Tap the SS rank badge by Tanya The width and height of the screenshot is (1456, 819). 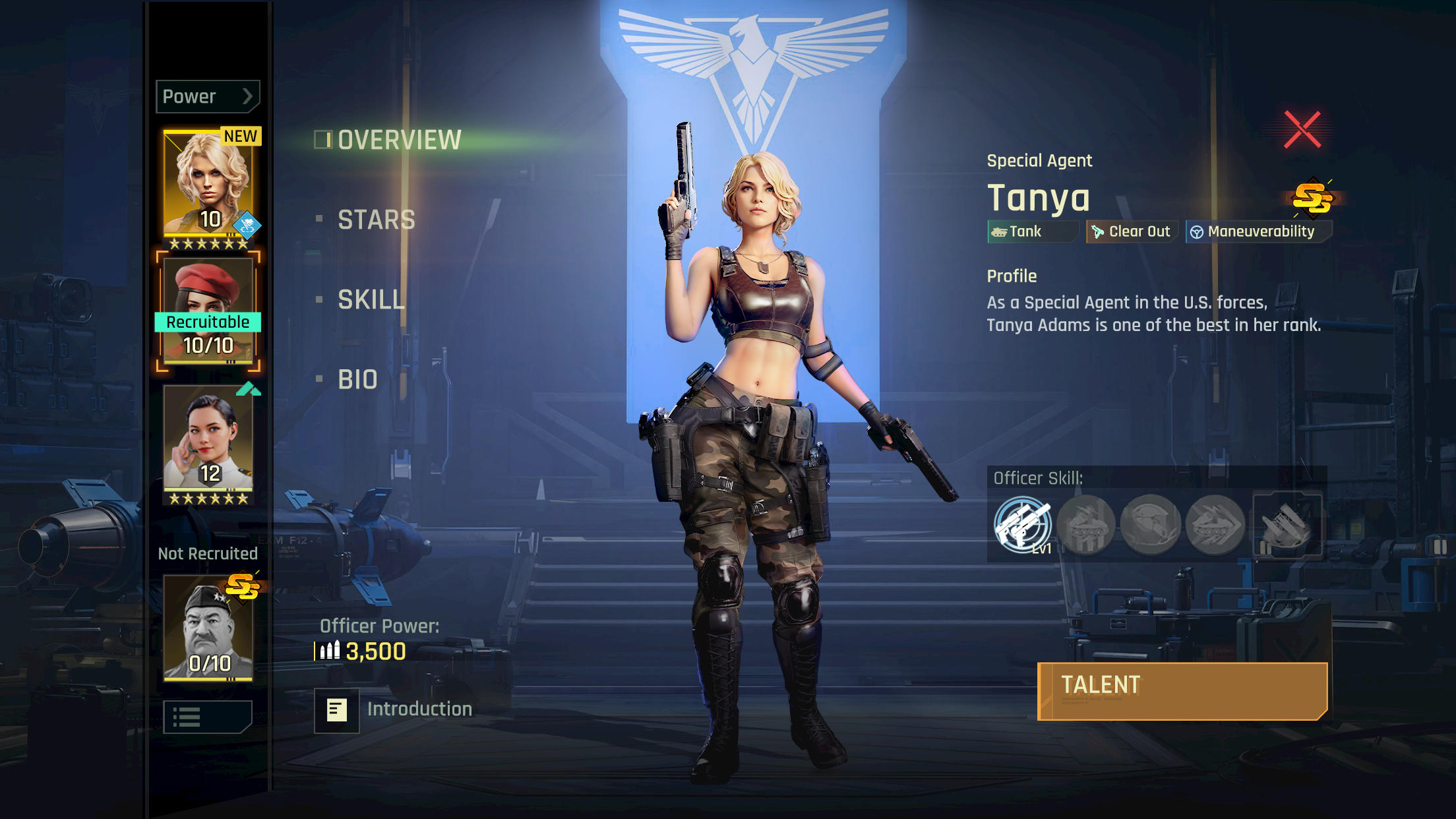coord(1312,197)
